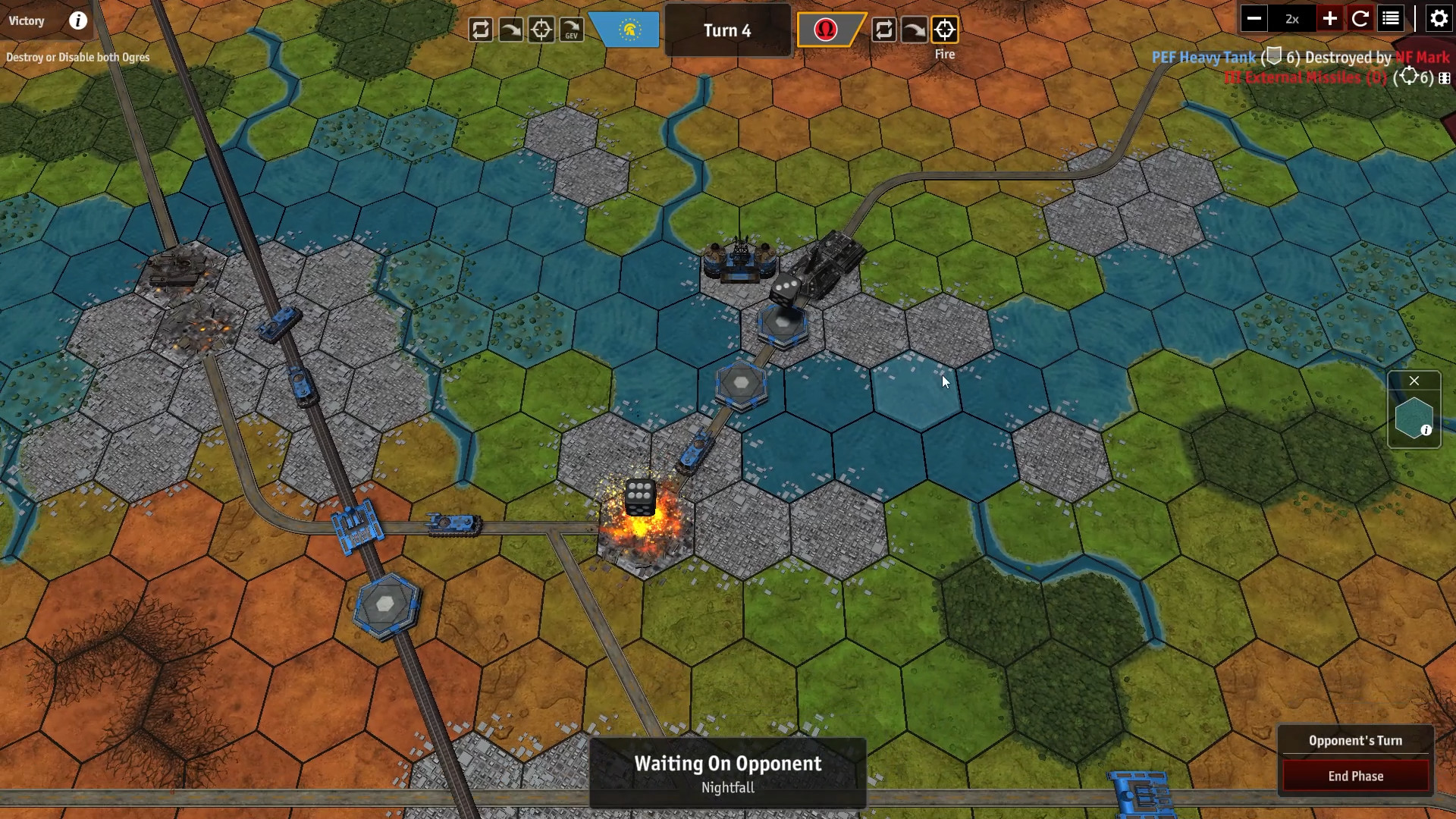
Task: Toggle the Victory info icon
Action: pos(77,20)
